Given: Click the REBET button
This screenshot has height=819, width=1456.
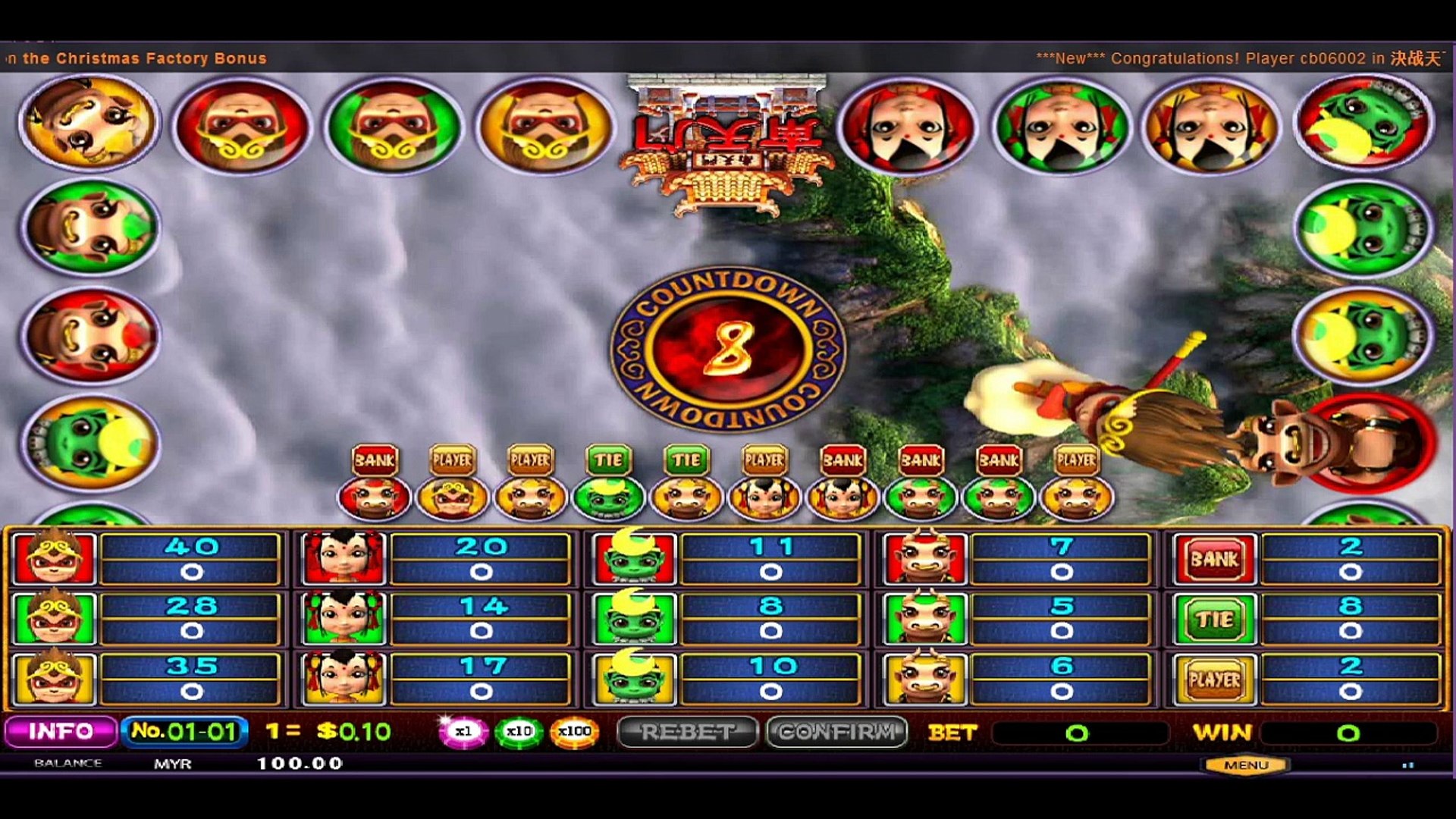Looking at the screenshot, I should click(687, 732).
